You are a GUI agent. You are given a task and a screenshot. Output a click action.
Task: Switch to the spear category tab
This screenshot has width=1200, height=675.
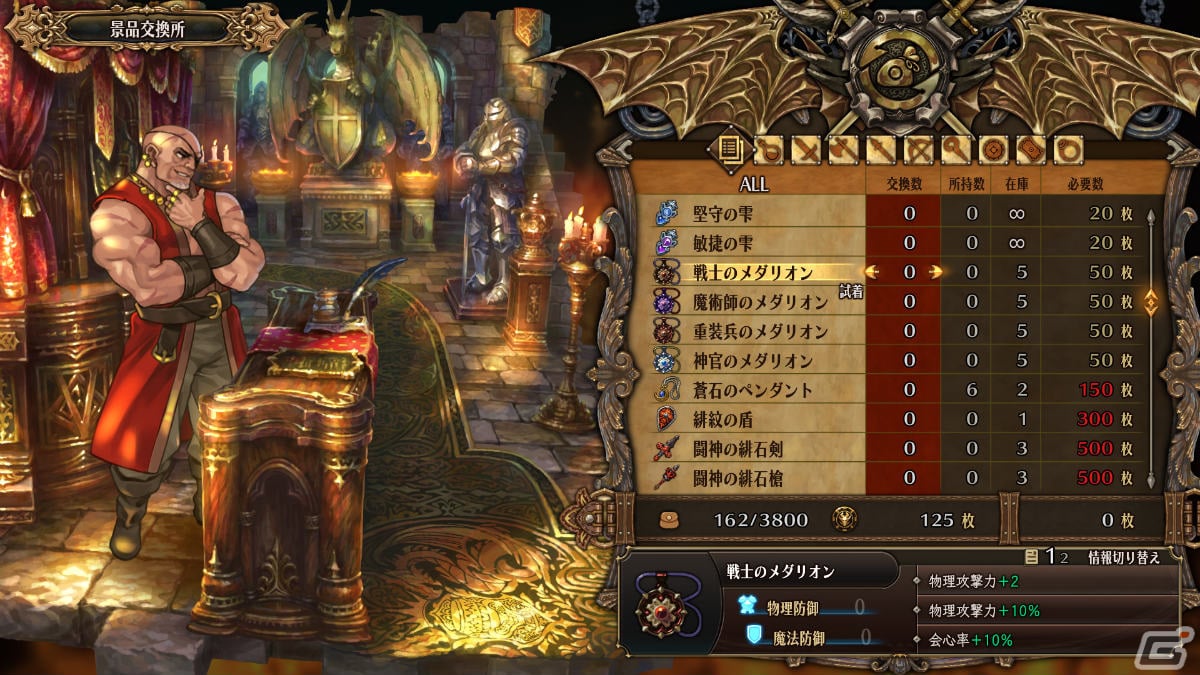(880, 151)
